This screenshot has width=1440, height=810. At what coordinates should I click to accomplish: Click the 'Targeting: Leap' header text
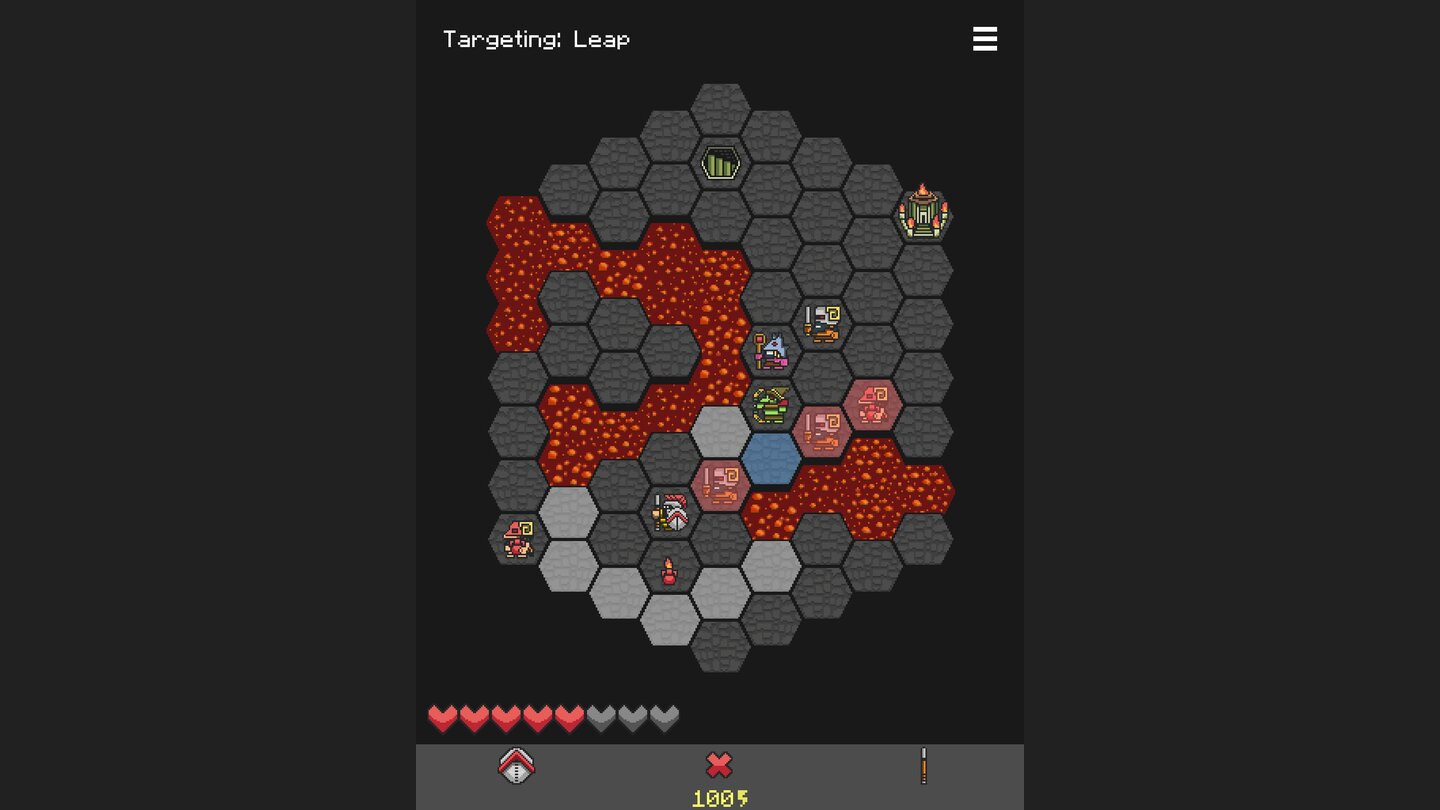tap(537, 39)
